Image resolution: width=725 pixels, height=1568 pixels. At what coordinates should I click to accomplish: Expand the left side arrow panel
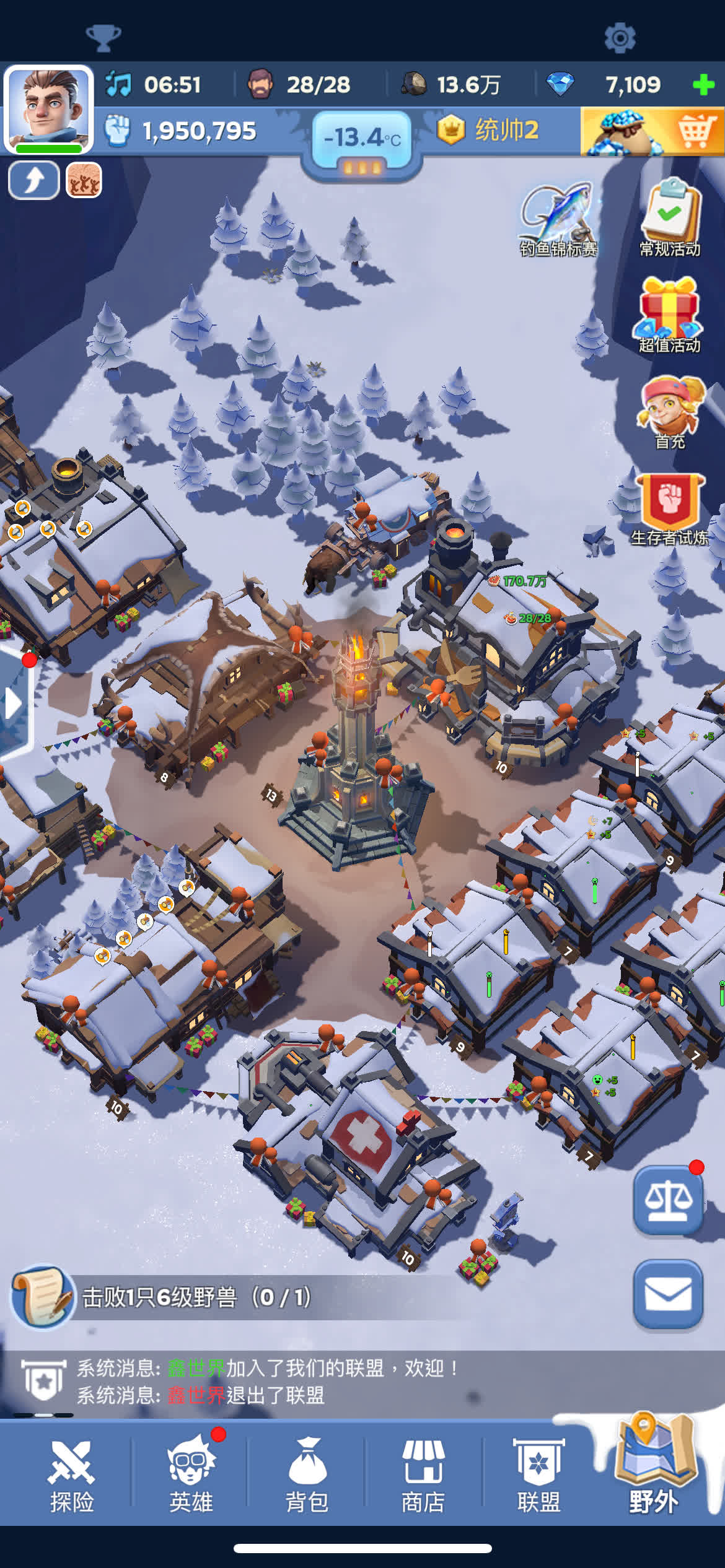click(12, 703)
